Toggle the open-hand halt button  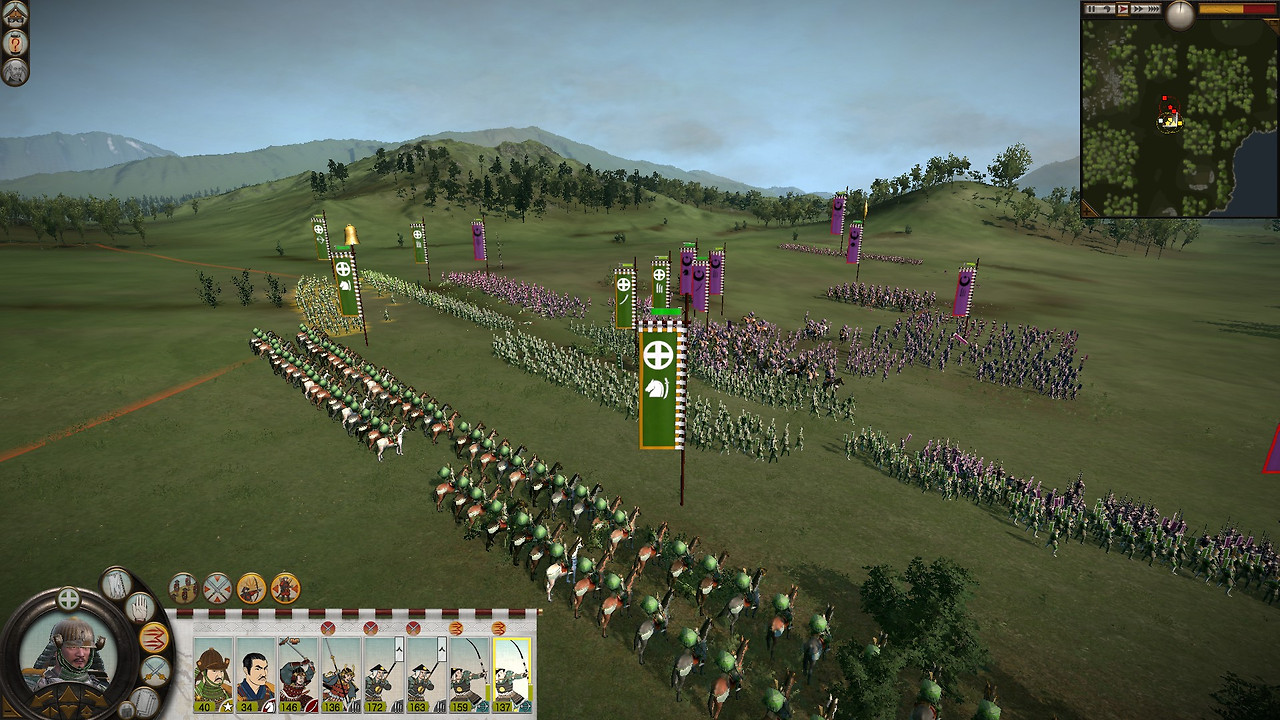(x=140, y=606)
